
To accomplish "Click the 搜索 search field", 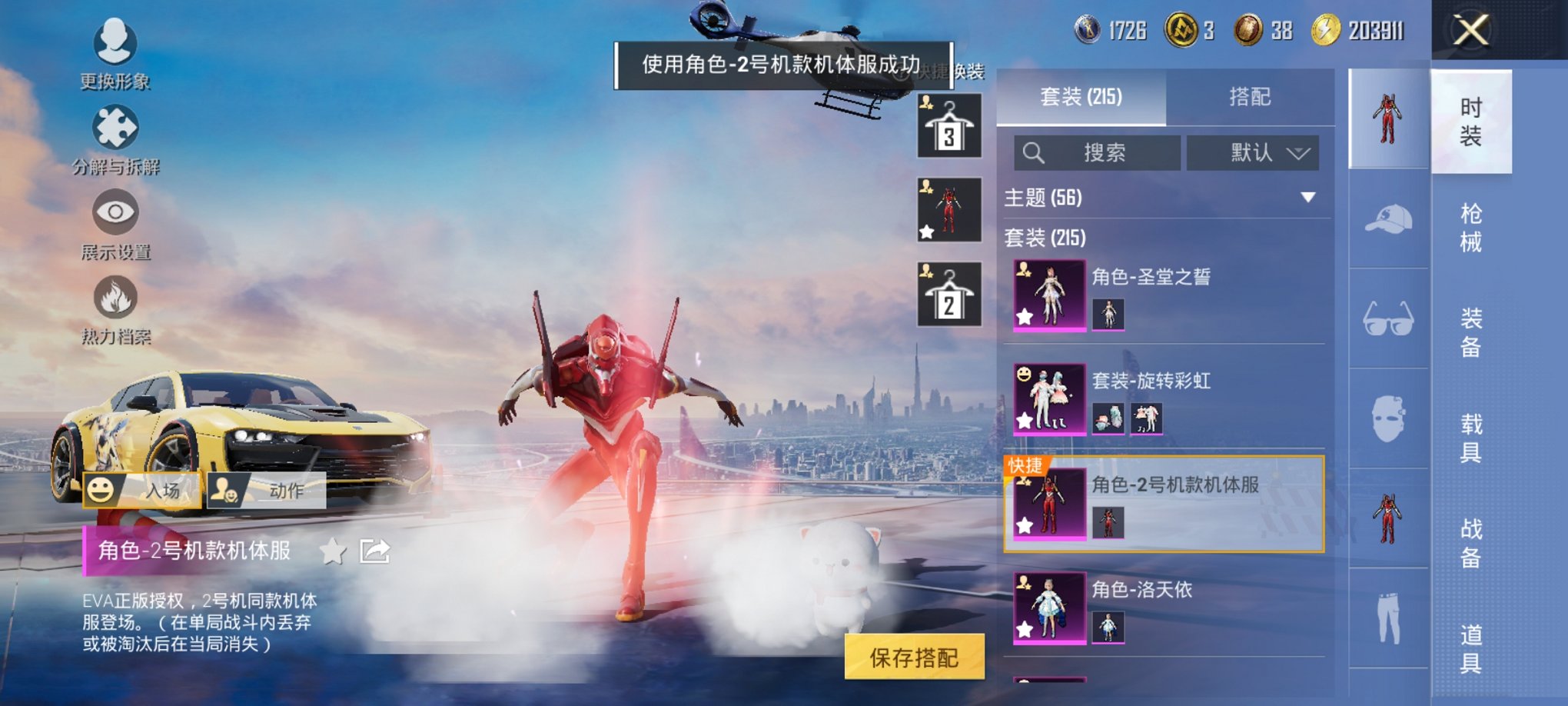I will coord(1099,153).
